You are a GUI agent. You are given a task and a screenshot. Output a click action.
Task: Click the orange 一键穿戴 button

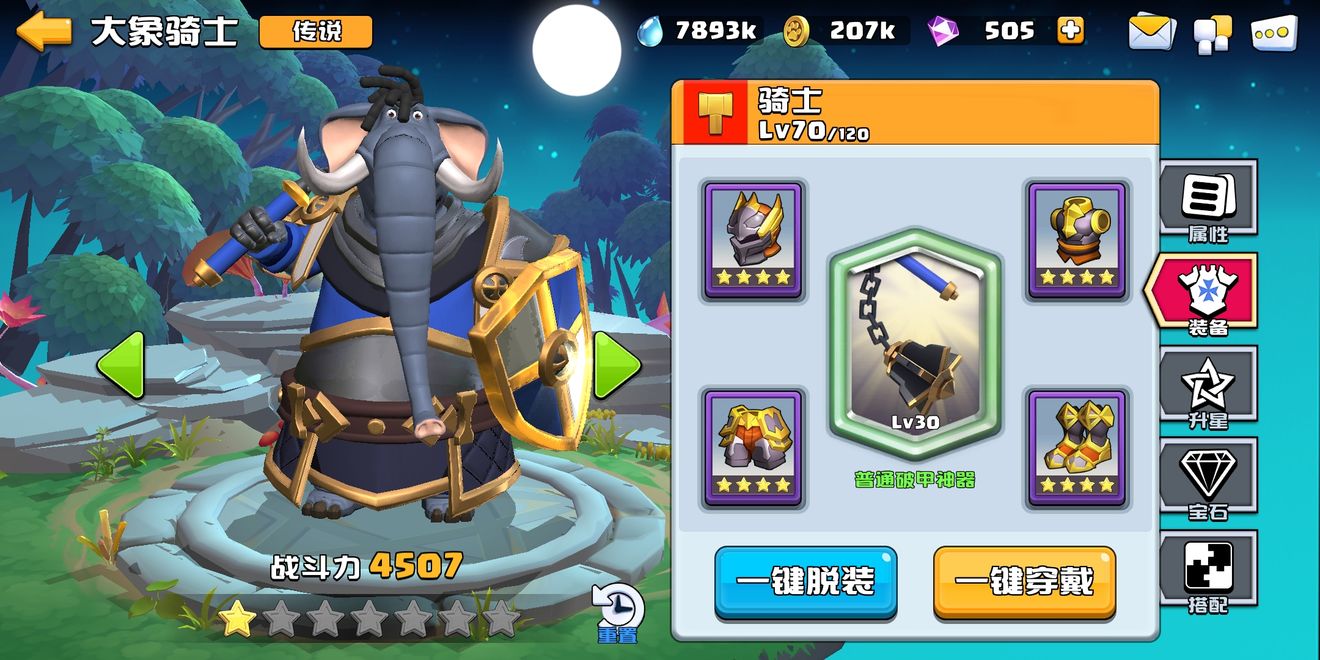[x=1024, y=581]
